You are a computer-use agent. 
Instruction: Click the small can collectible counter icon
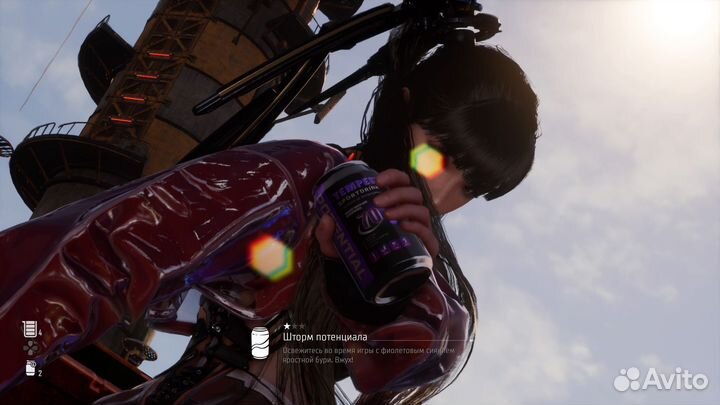(29, 367)
